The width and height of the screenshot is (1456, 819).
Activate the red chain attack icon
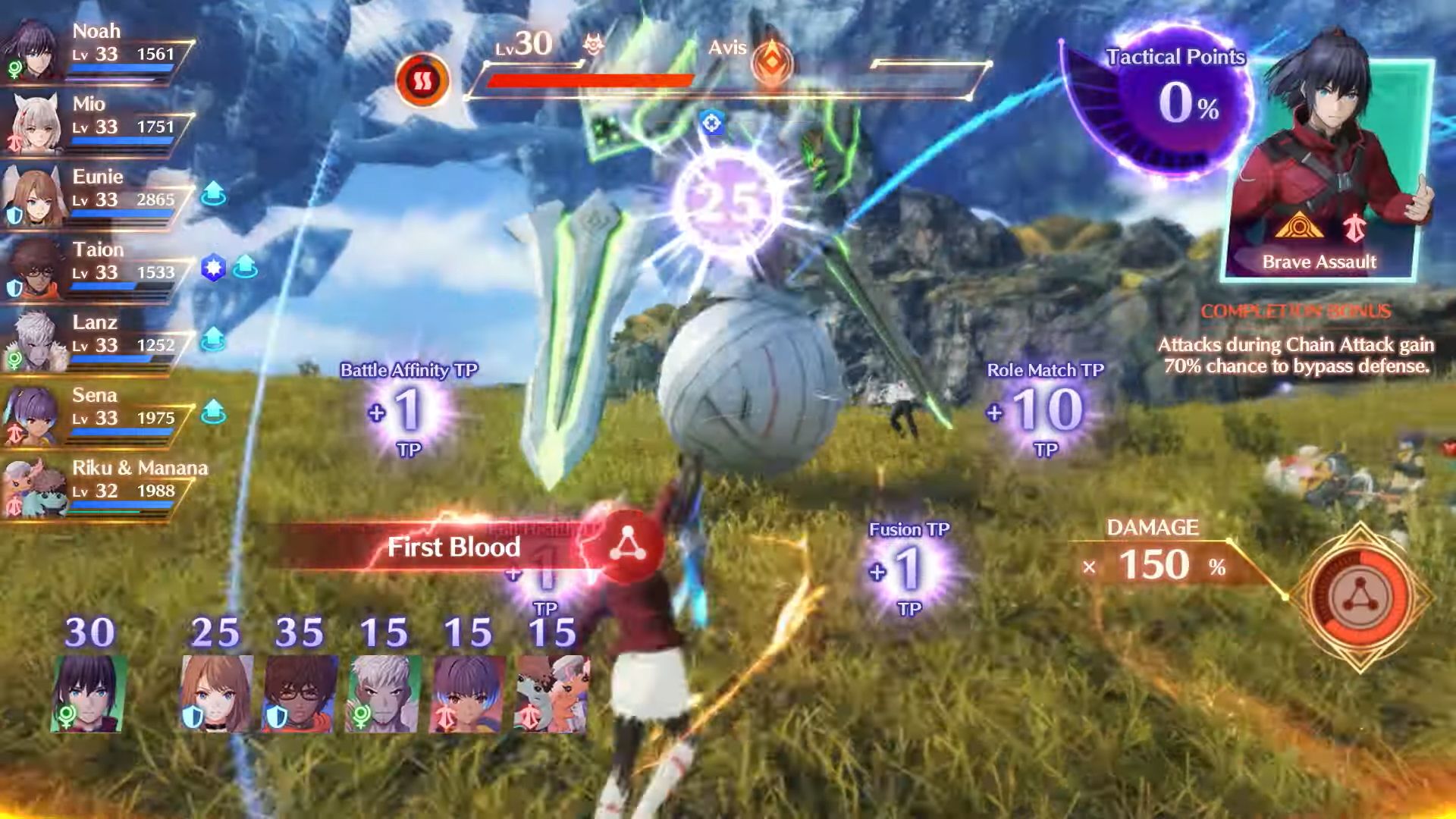point(1357,597)
